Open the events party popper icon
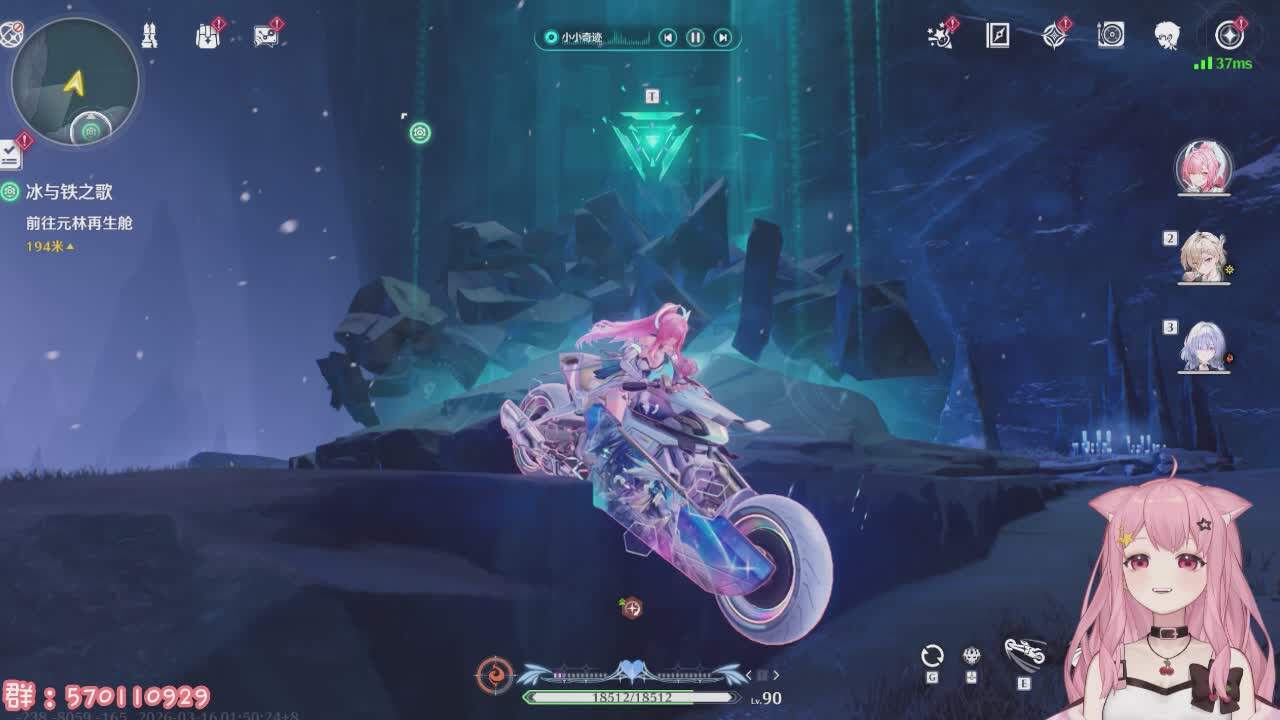The width and height of the screenshot is (1280, 720). [x=940, y=36]
